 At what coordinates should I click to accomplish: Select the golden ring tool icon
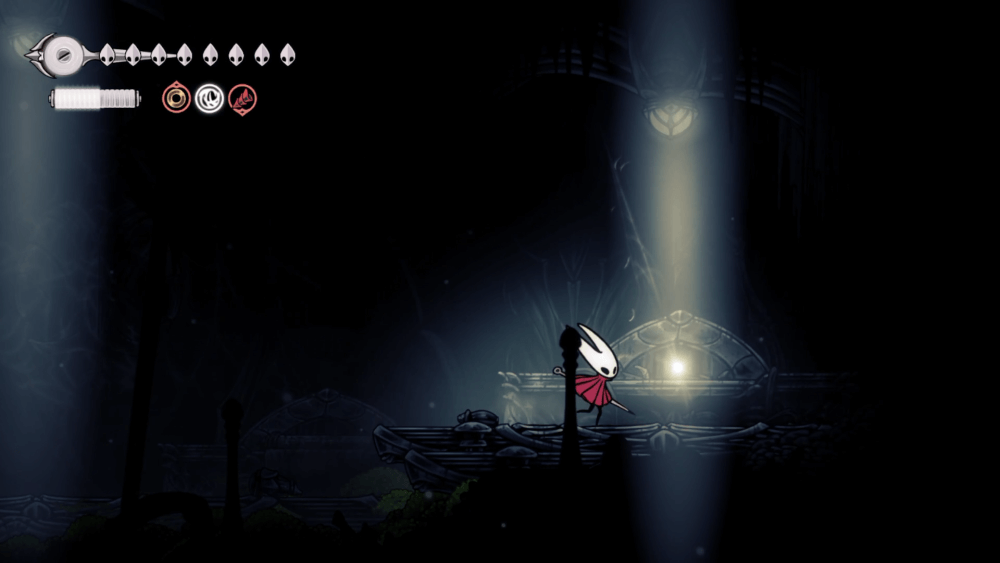coord(177,98)
